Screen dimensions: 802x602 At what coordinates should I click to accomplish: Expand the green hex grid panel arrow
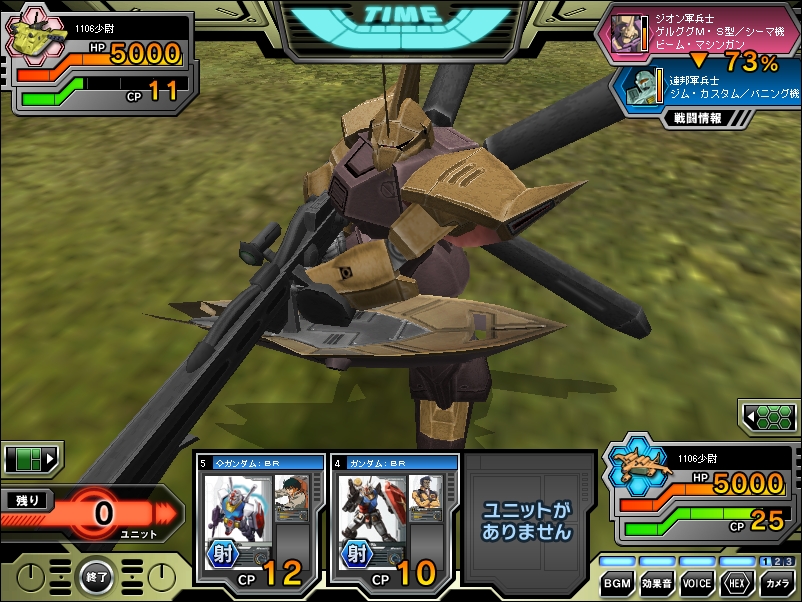(x=768, y=415)
